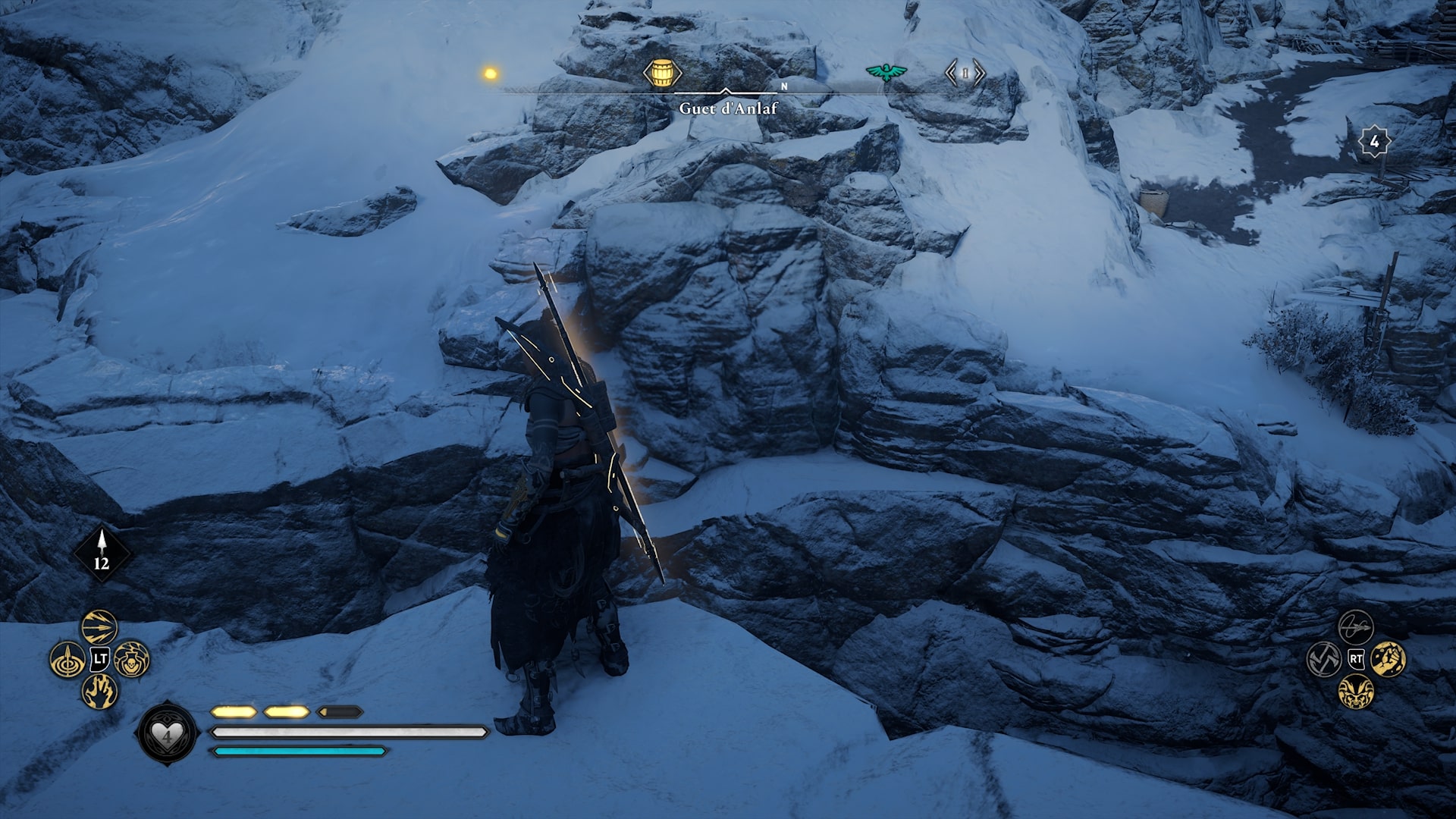Click the heart ration counter icon
Viewport: 1456px width, 819px height.
(167, 733)
